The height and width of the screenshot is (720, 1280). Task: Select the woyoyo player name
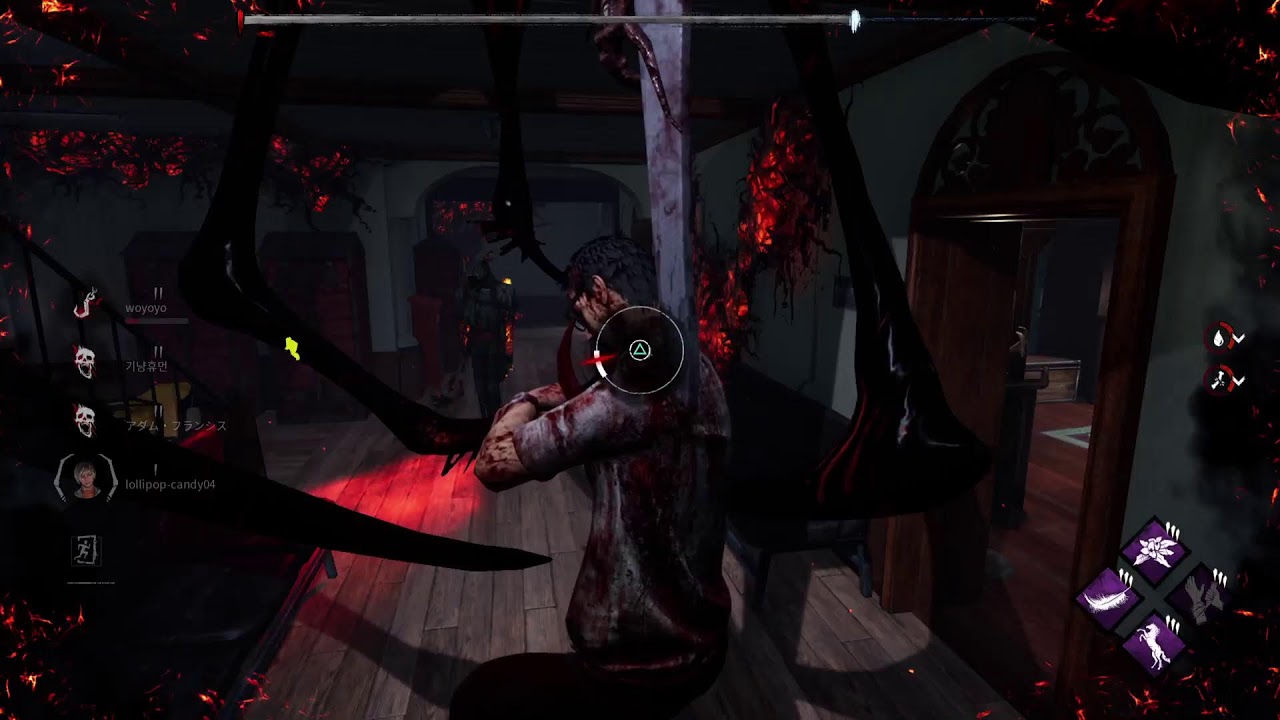pos(146,308)
